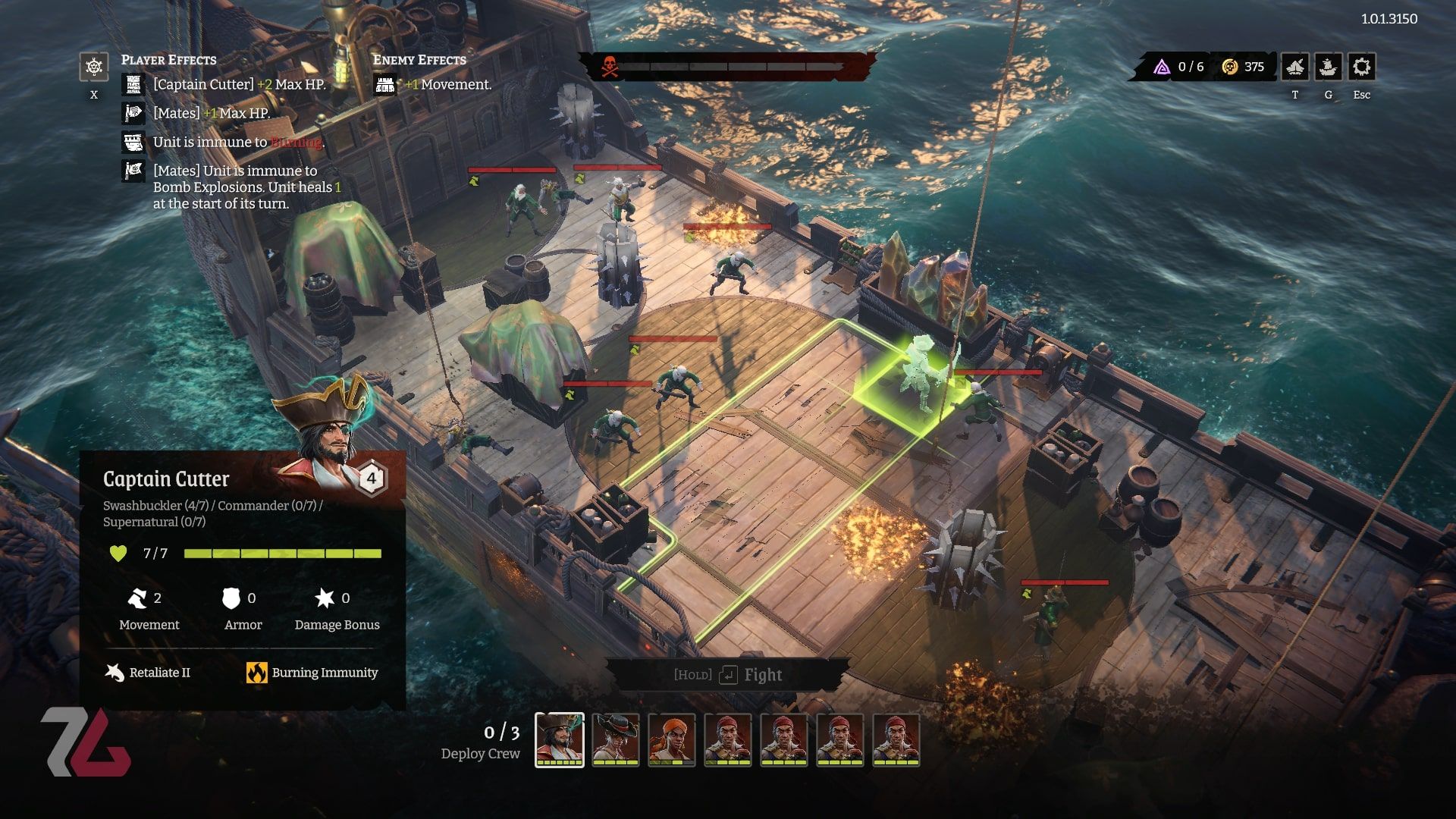Click the Captain Cutter +2 Max HP effect icon

(133, 85)
